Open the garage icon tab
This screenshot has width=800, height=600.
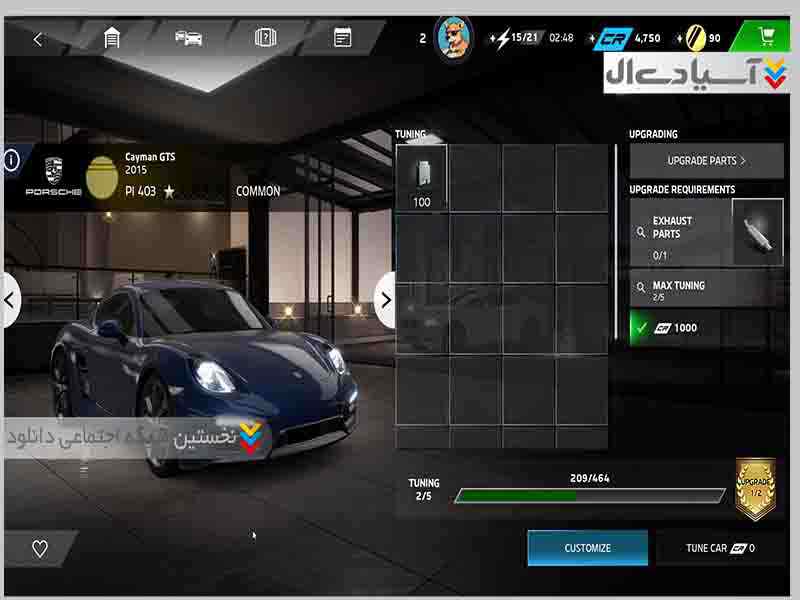pos(112,39)
